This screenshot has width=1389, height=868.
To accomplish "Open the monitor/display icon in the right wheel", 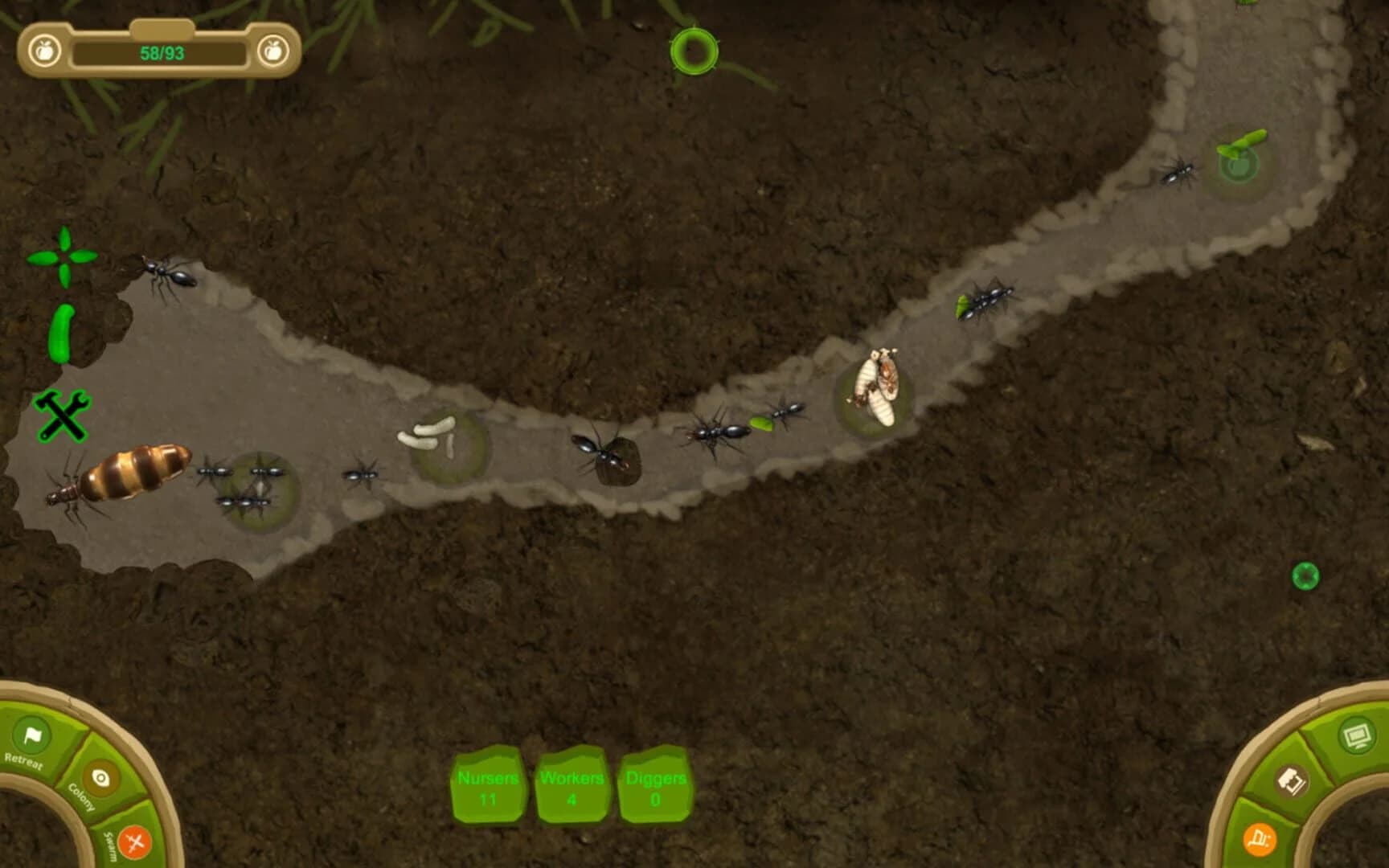I will (1358, 733).
